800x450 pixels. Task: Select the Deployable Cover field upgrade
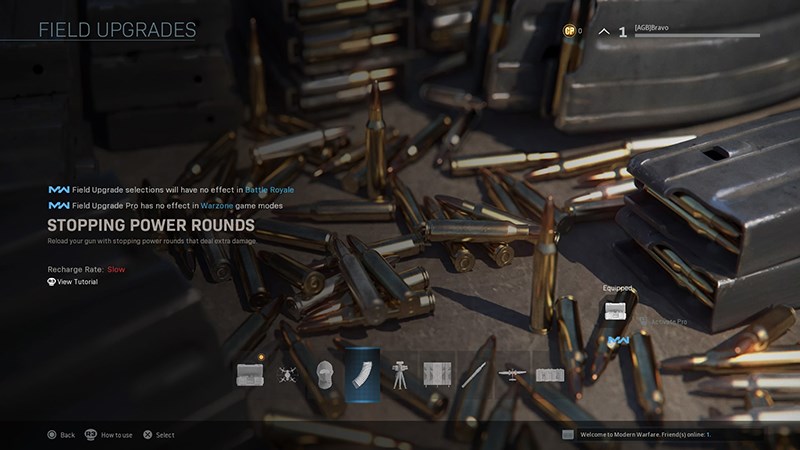[437, 375]
